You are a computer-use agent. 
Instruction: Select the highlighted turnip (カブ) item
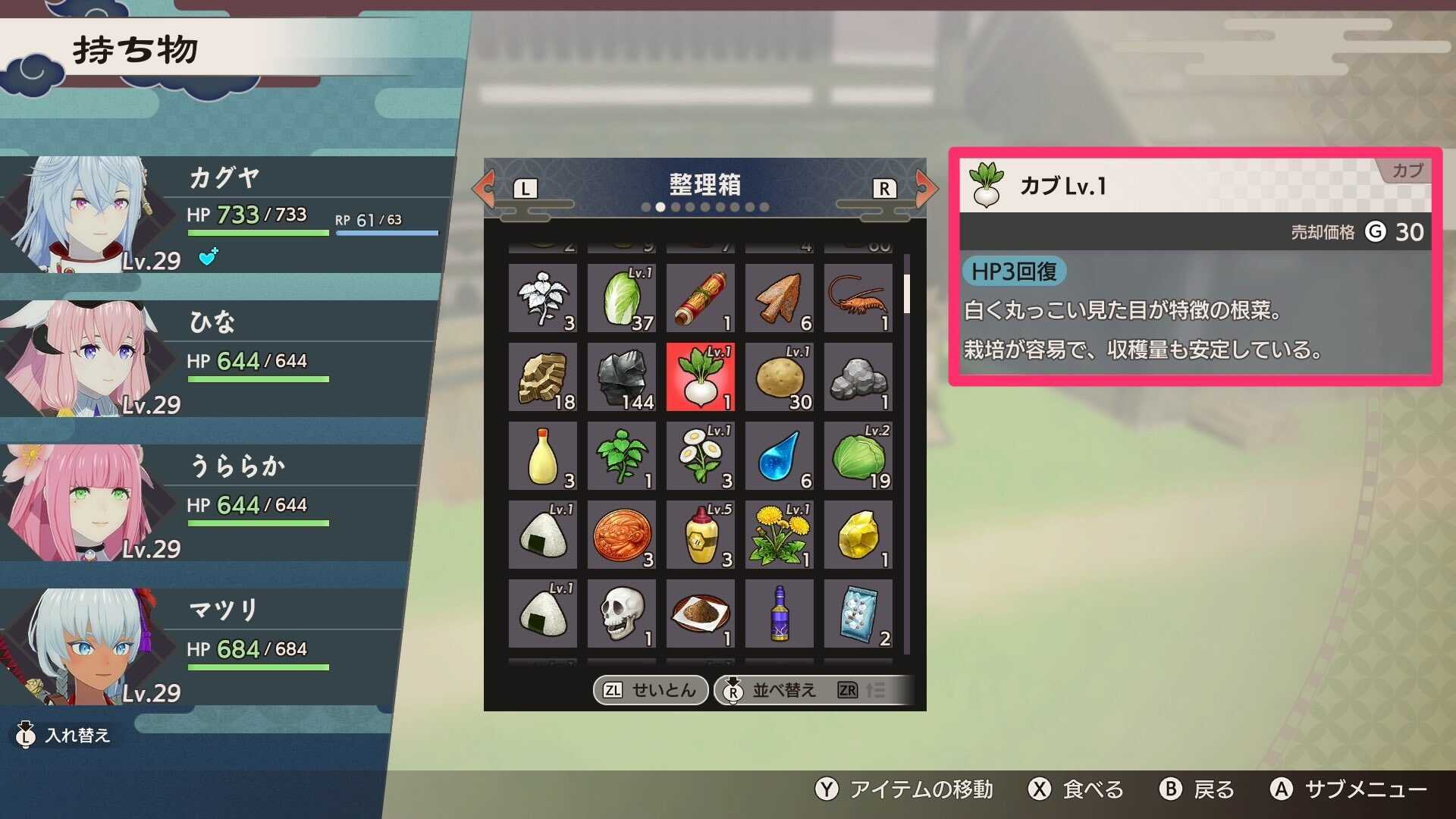(x=699, y=378)
